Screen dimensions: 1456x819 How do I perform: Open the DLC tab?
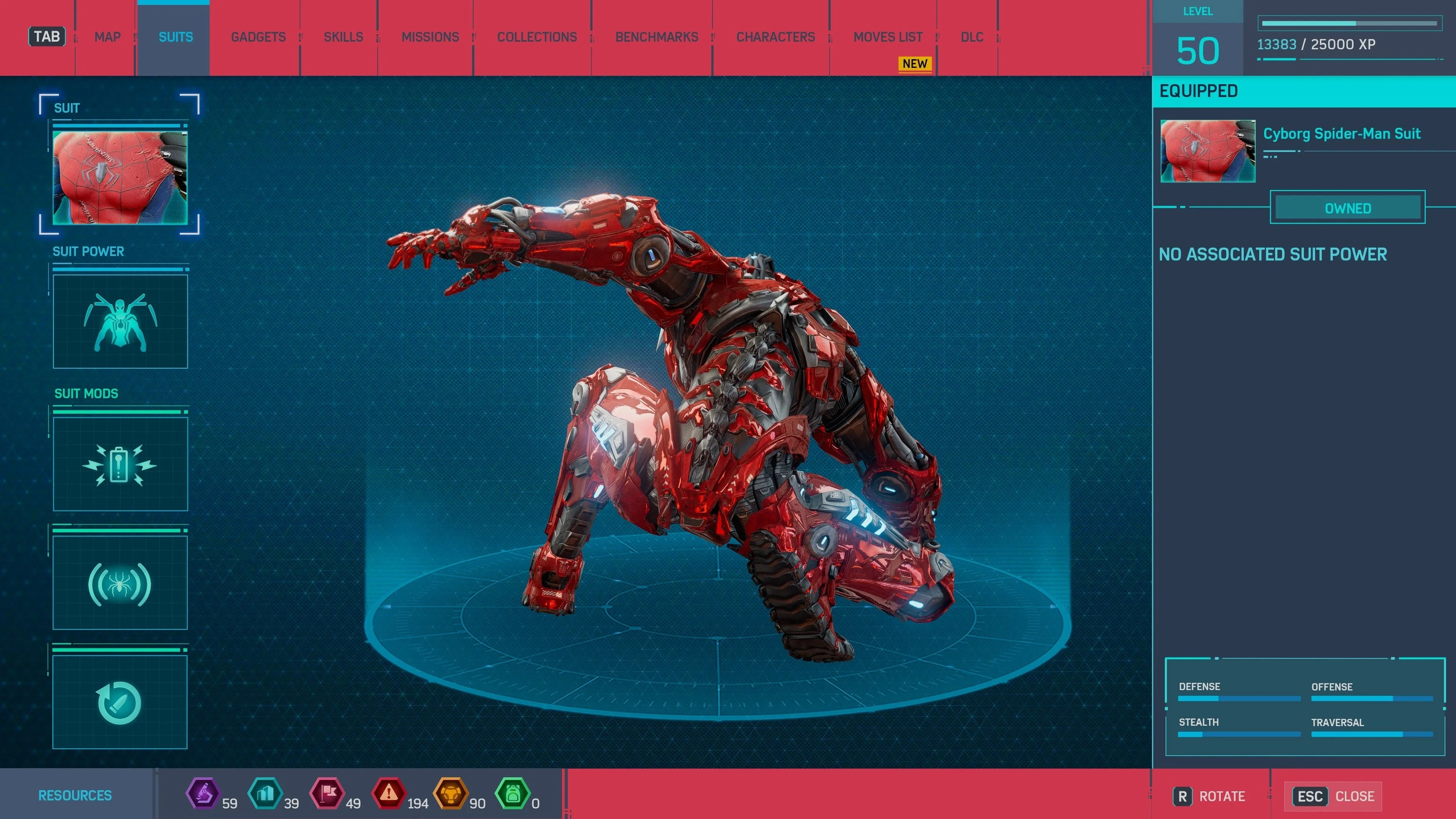(972, 37)
